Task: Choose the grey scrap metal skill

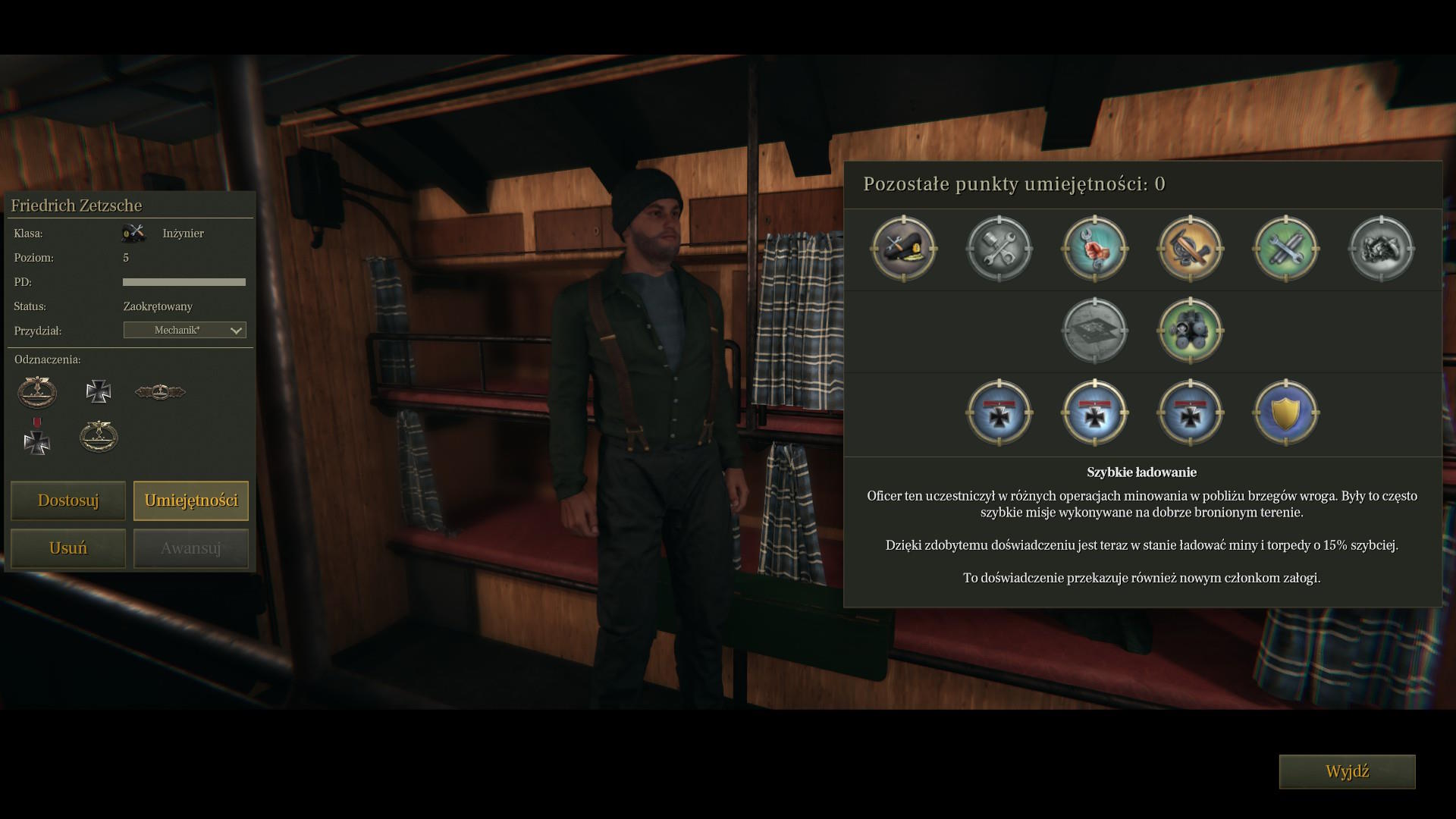Action: point(1382,249)
